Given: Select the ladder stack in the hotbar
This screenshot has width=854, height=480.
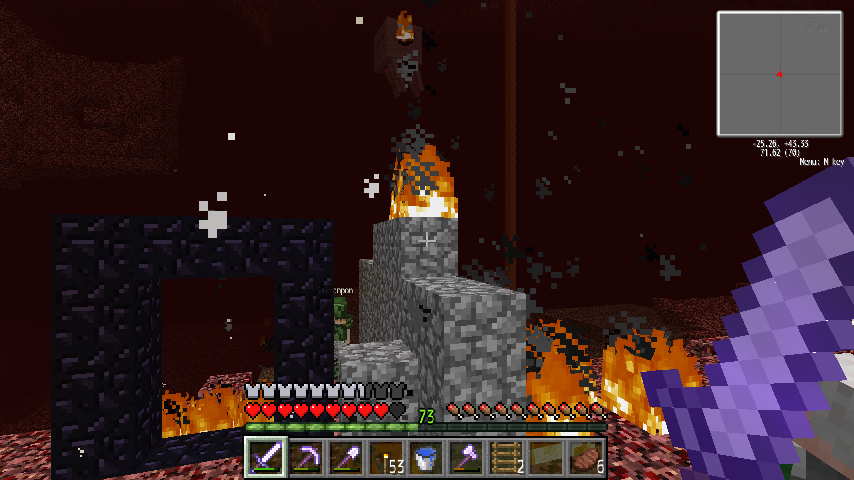Looking at the screenshot, I should click(x=506, y=458).
